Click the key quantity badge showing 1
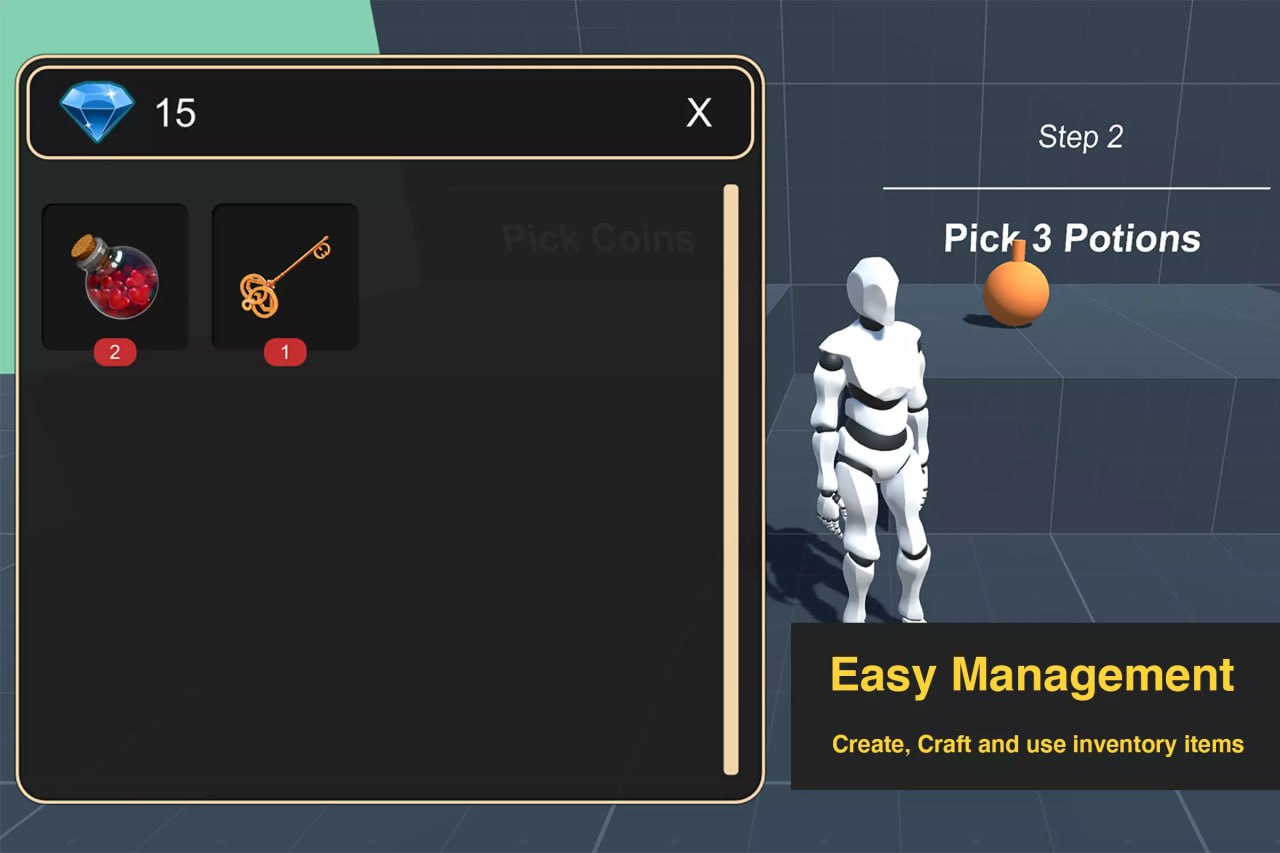 [x=283, y=352]
